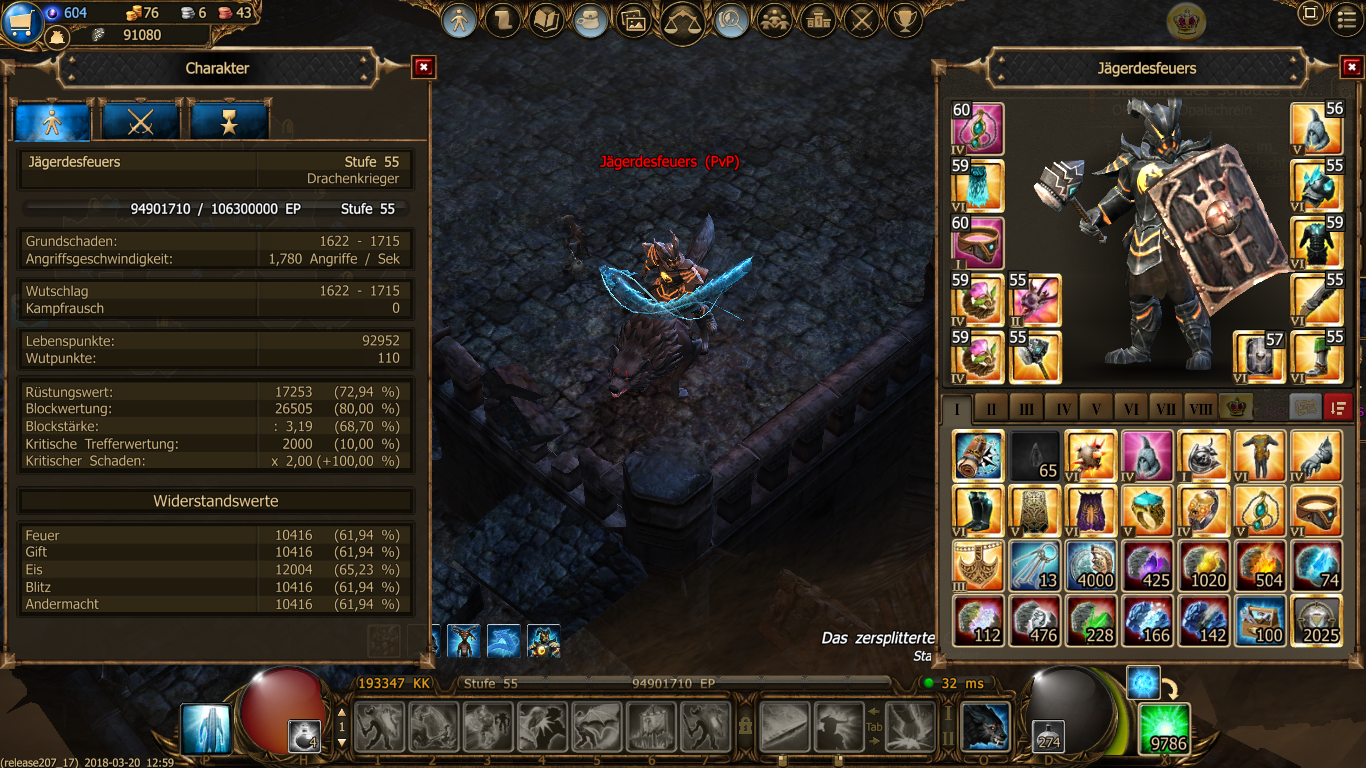Switch to inventory bag tab VIII
1366x768 pixels.
tap(1200, 408)
